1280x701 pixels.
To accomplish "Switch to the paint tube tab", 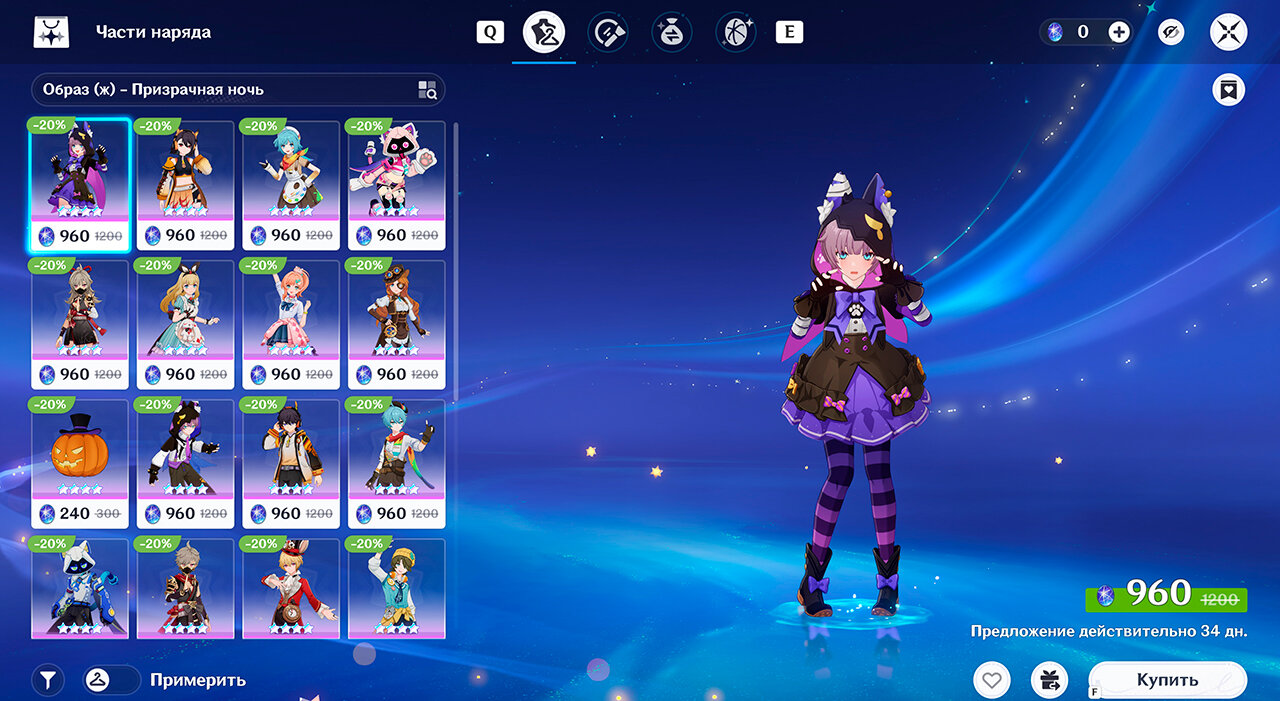I will point(608,33).
